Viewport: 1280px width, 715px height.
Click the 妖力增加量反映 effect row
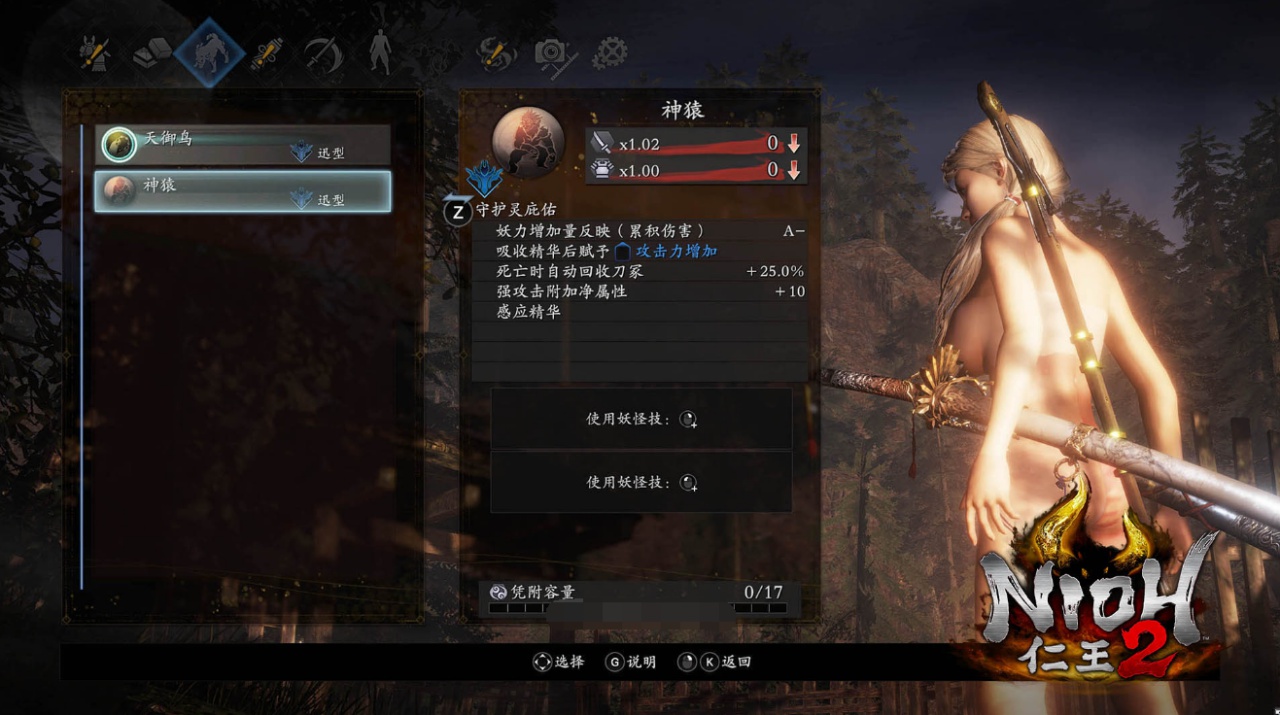click(x=640, y=231)
